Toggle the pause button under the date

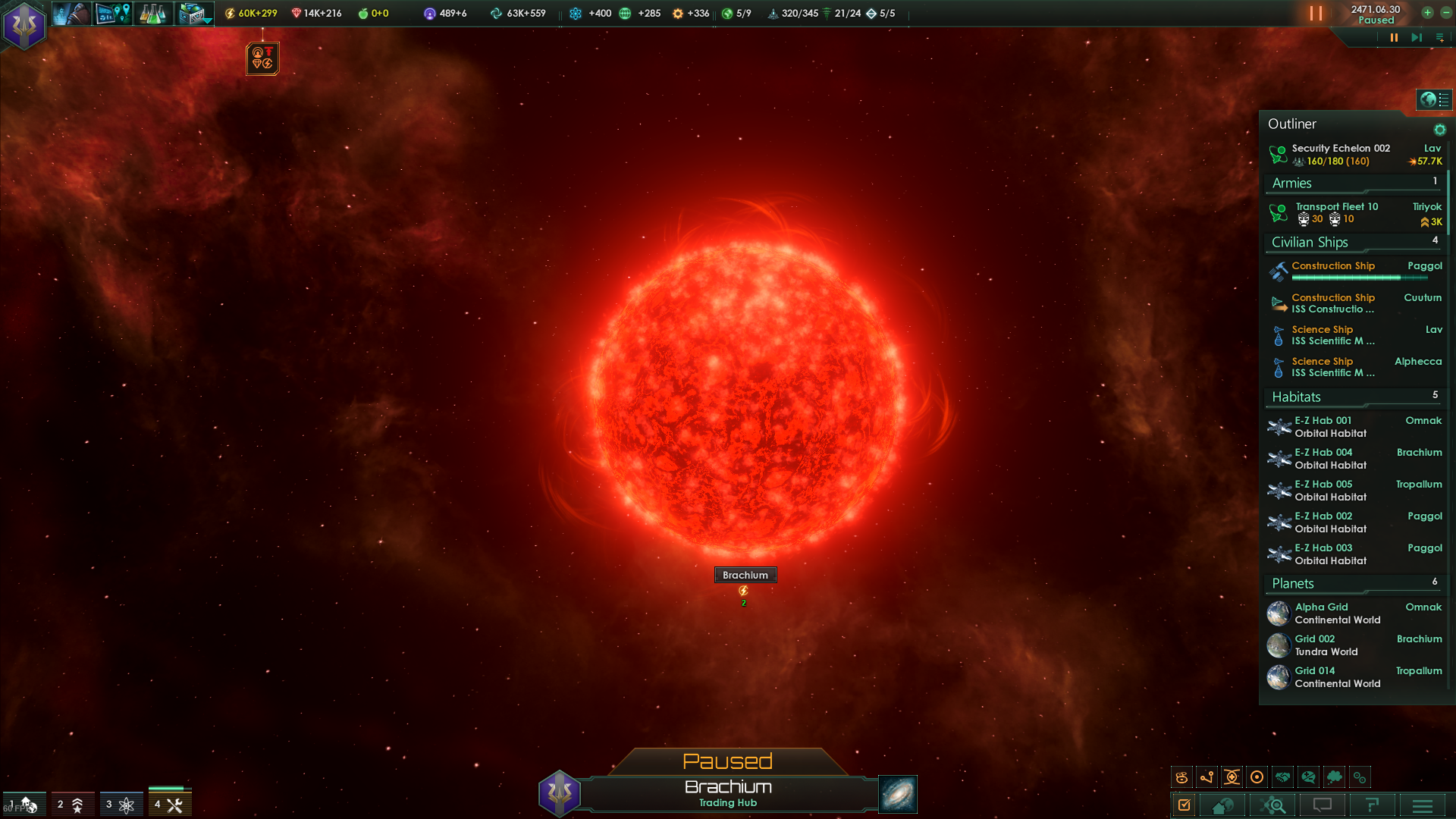point(1394,37)
